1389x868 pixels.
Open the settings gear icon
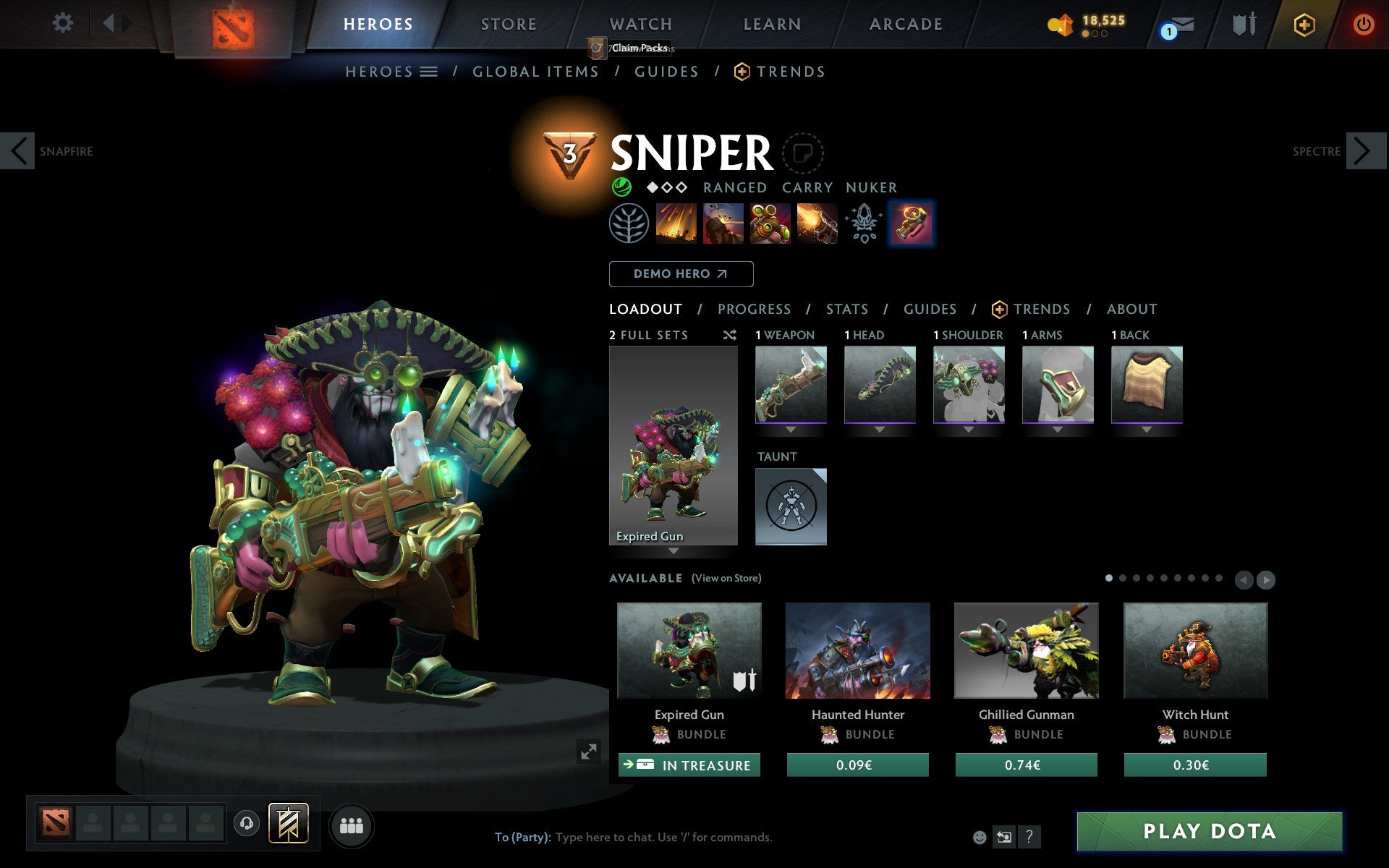click(64, 23)
